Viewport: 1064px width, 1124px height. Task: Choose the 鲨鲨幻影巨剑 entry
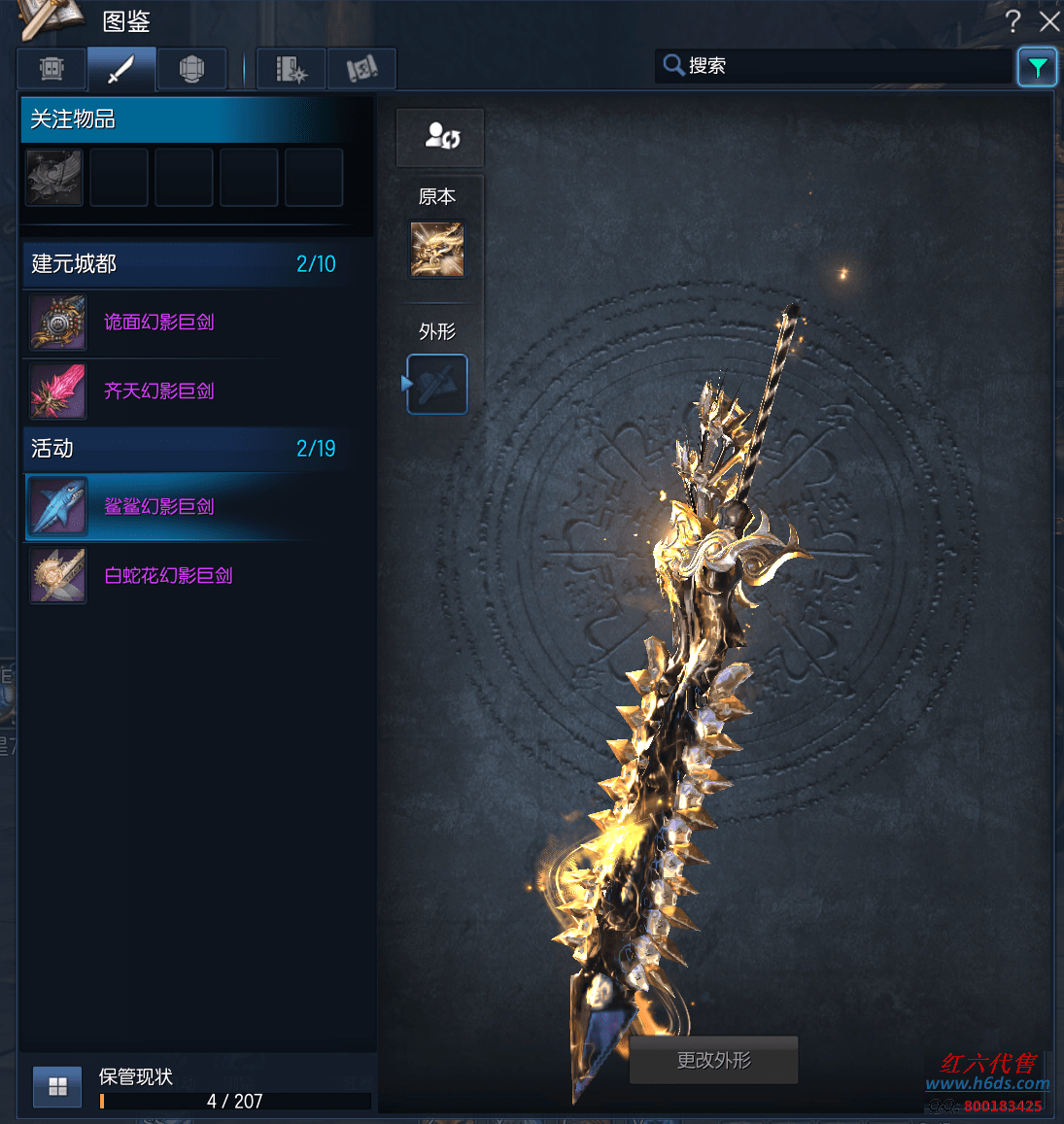(x=158, y=507)
